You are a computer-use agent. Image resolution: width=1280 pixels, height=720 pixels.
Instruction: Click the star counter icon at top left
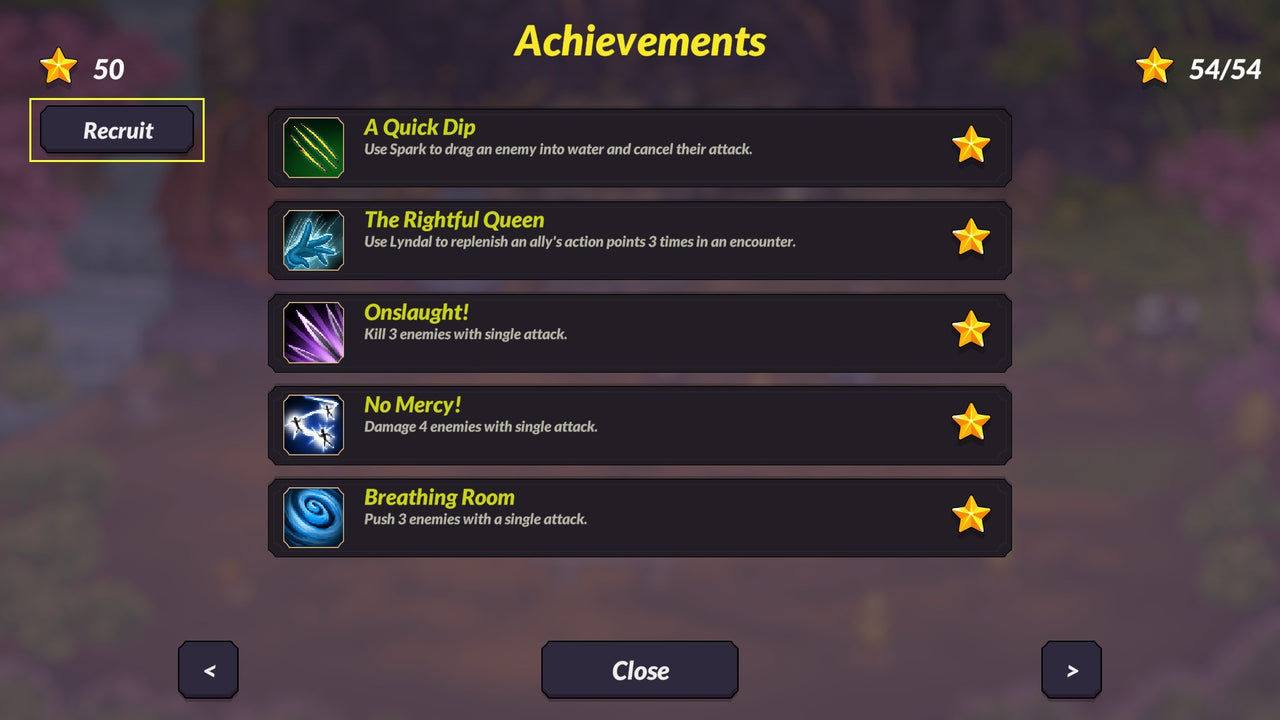tap(58, 66)
